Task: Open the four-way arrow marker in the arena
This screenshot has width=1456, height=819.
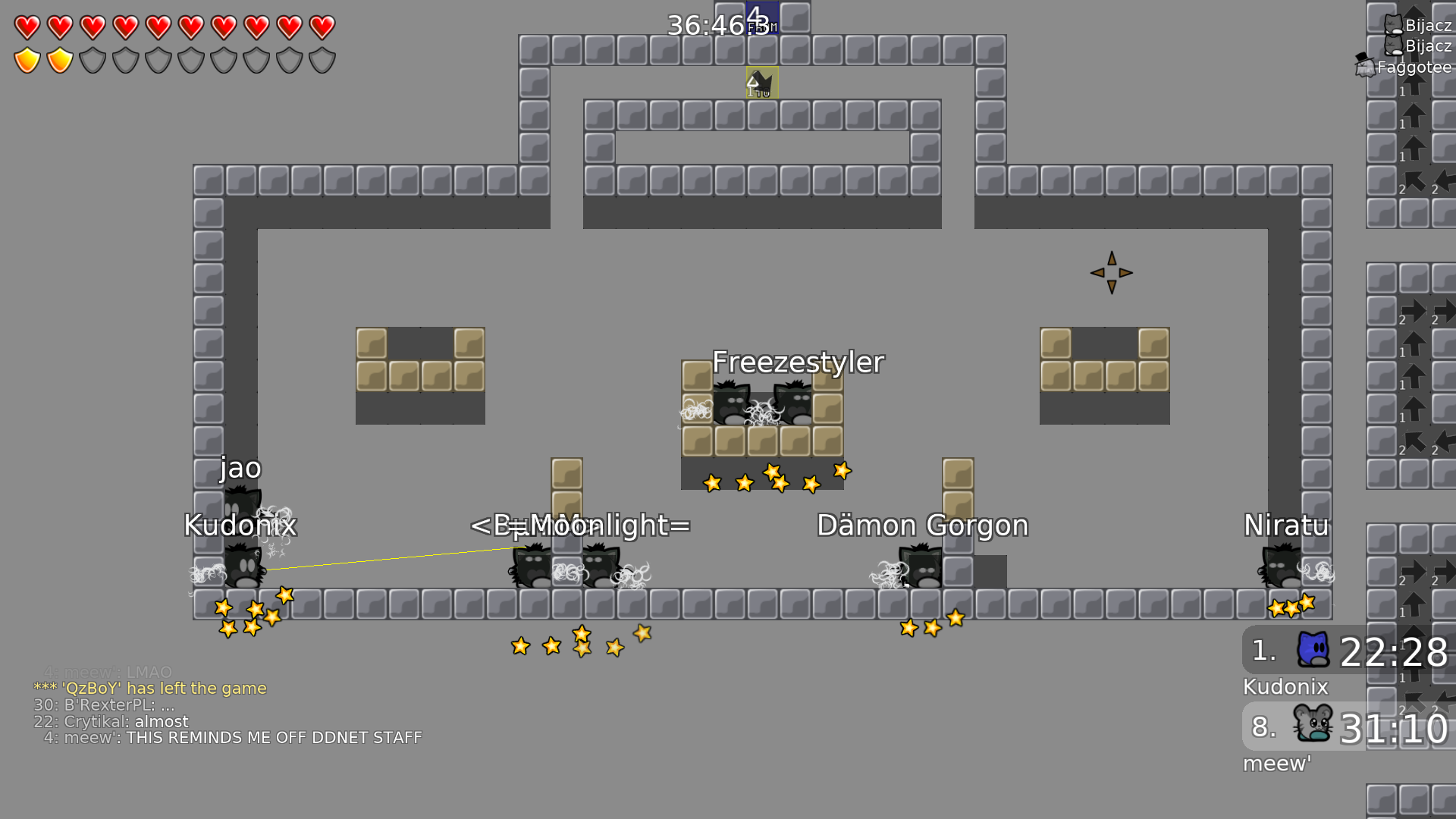Action: point(1112,271)
